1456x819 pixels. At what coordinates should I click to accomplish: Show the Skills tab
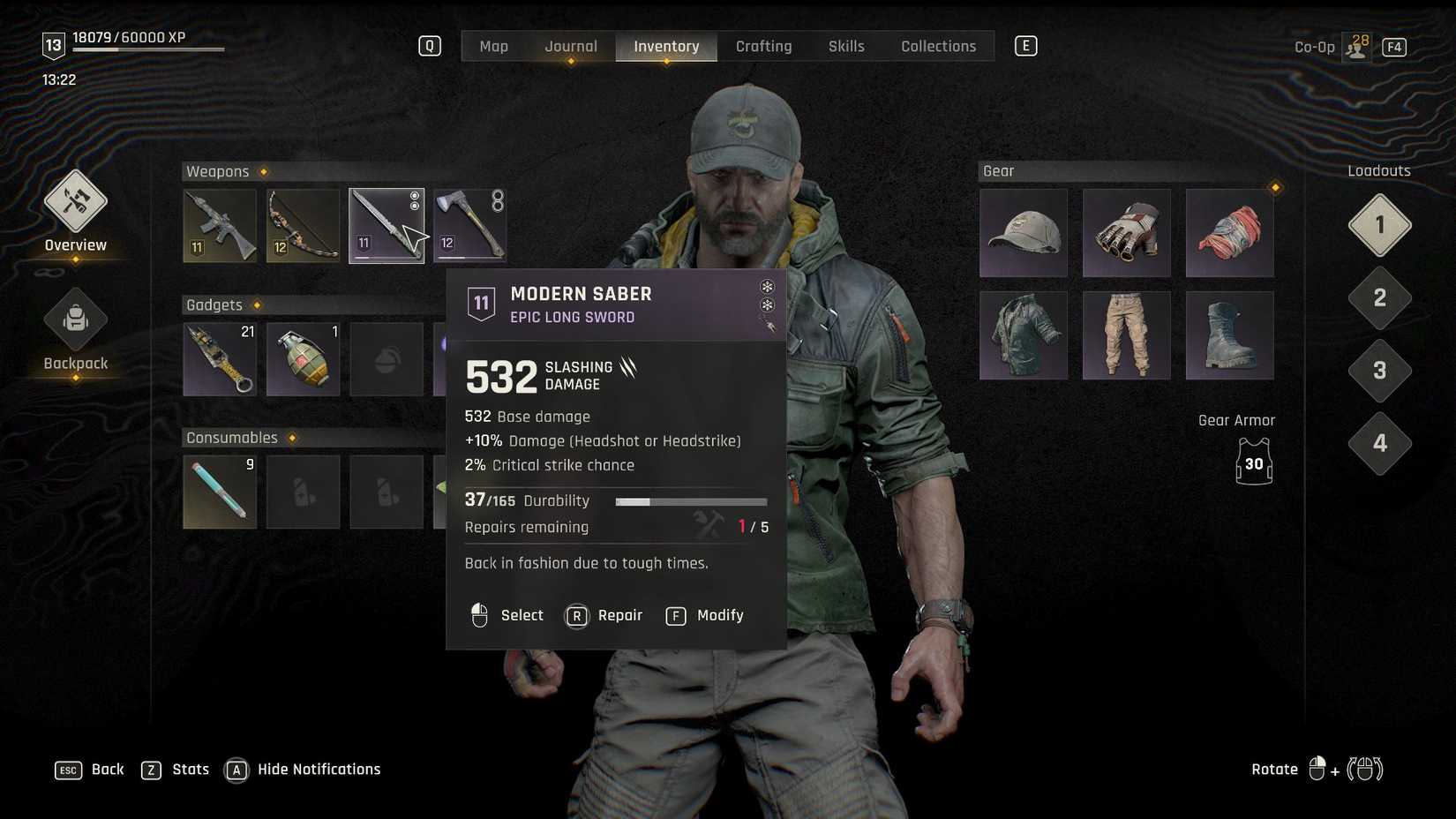tap(846, 46)
